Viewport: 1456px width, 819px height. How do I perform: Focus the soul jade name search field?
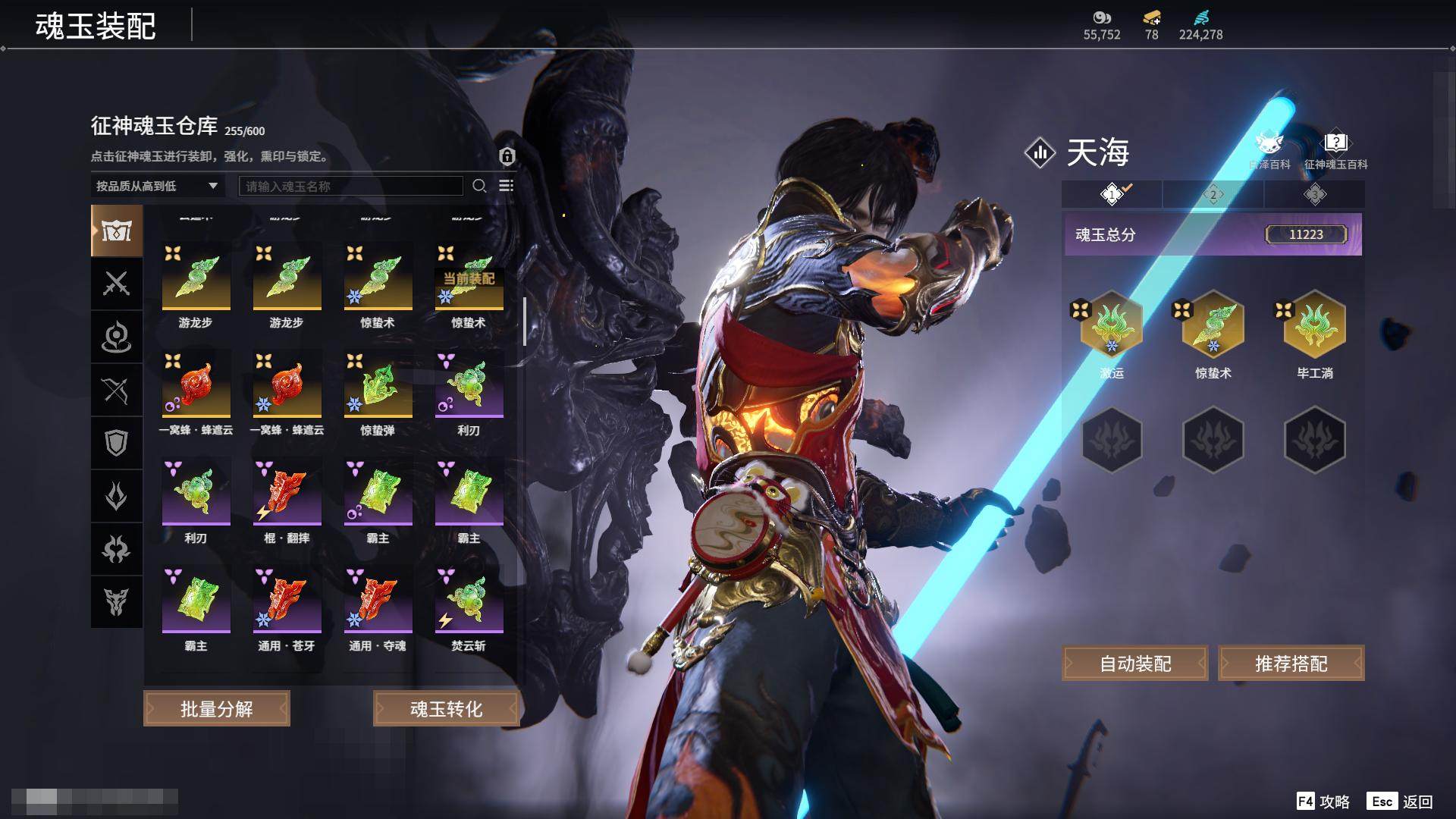pyautogui.click(x=350, y=186)
